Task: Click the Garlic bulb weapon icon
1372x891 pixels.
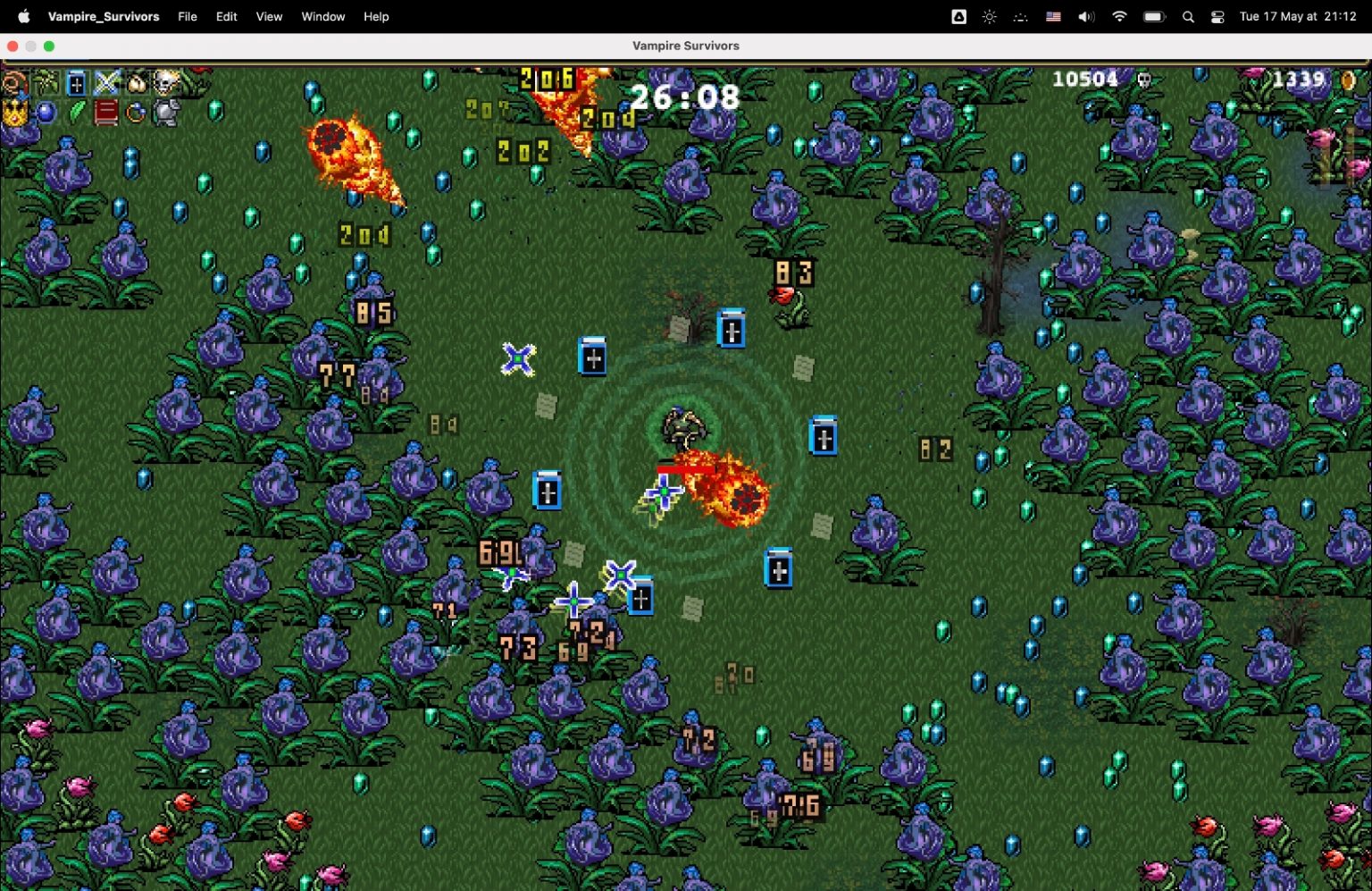Action: (x=135, y=83)
